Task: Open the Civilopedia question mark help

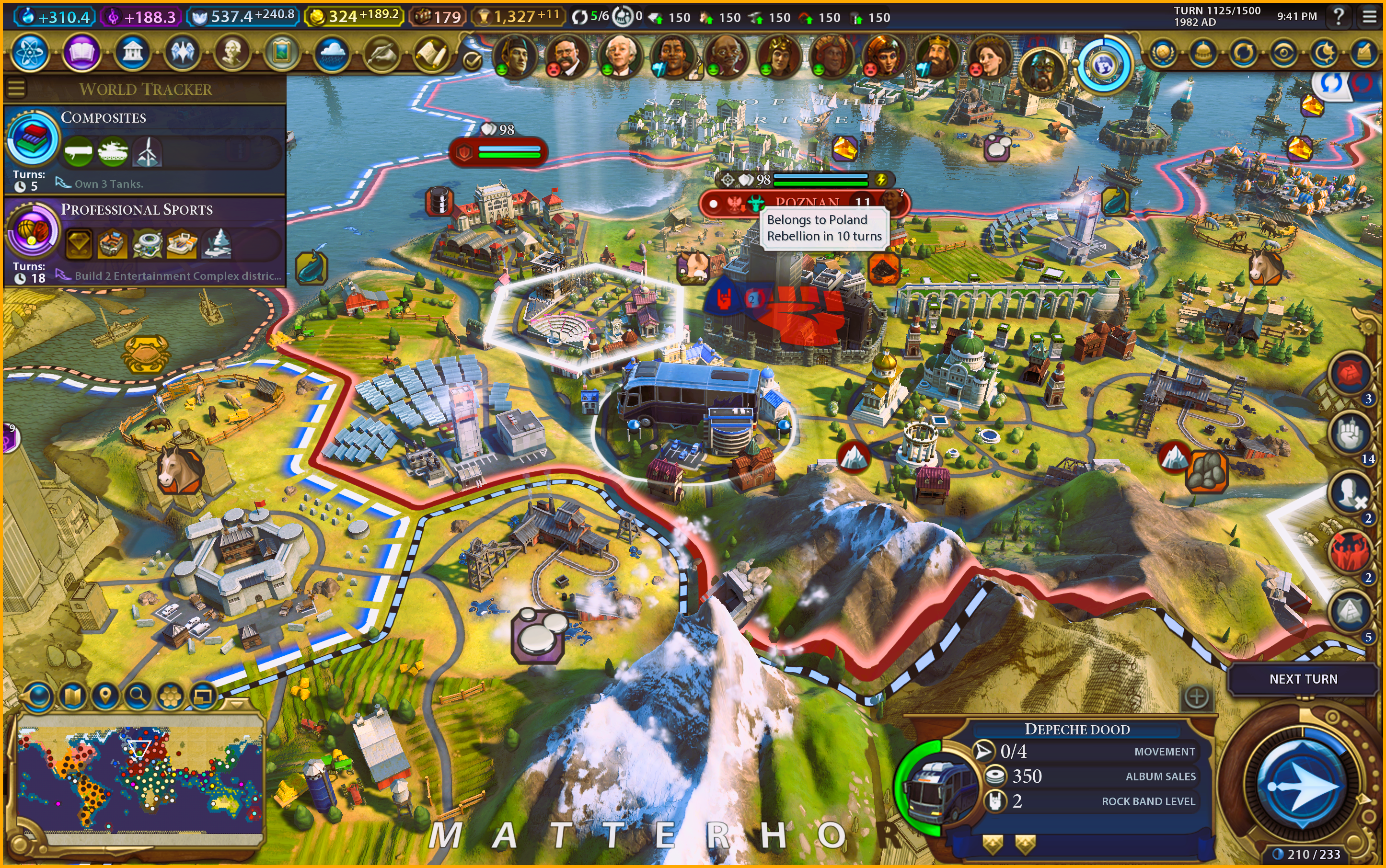Action: tap(1339, 17)
